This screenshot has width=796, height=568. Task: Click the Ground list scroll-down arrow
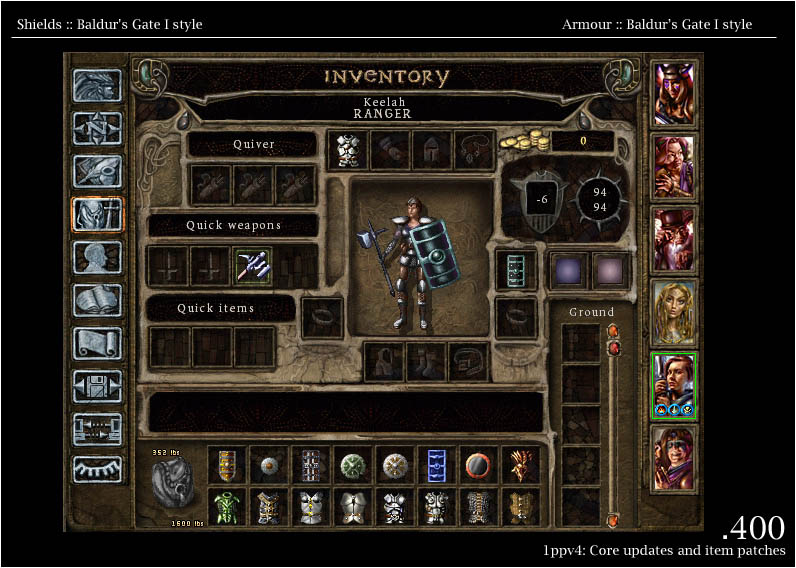[x=612, y=520]
